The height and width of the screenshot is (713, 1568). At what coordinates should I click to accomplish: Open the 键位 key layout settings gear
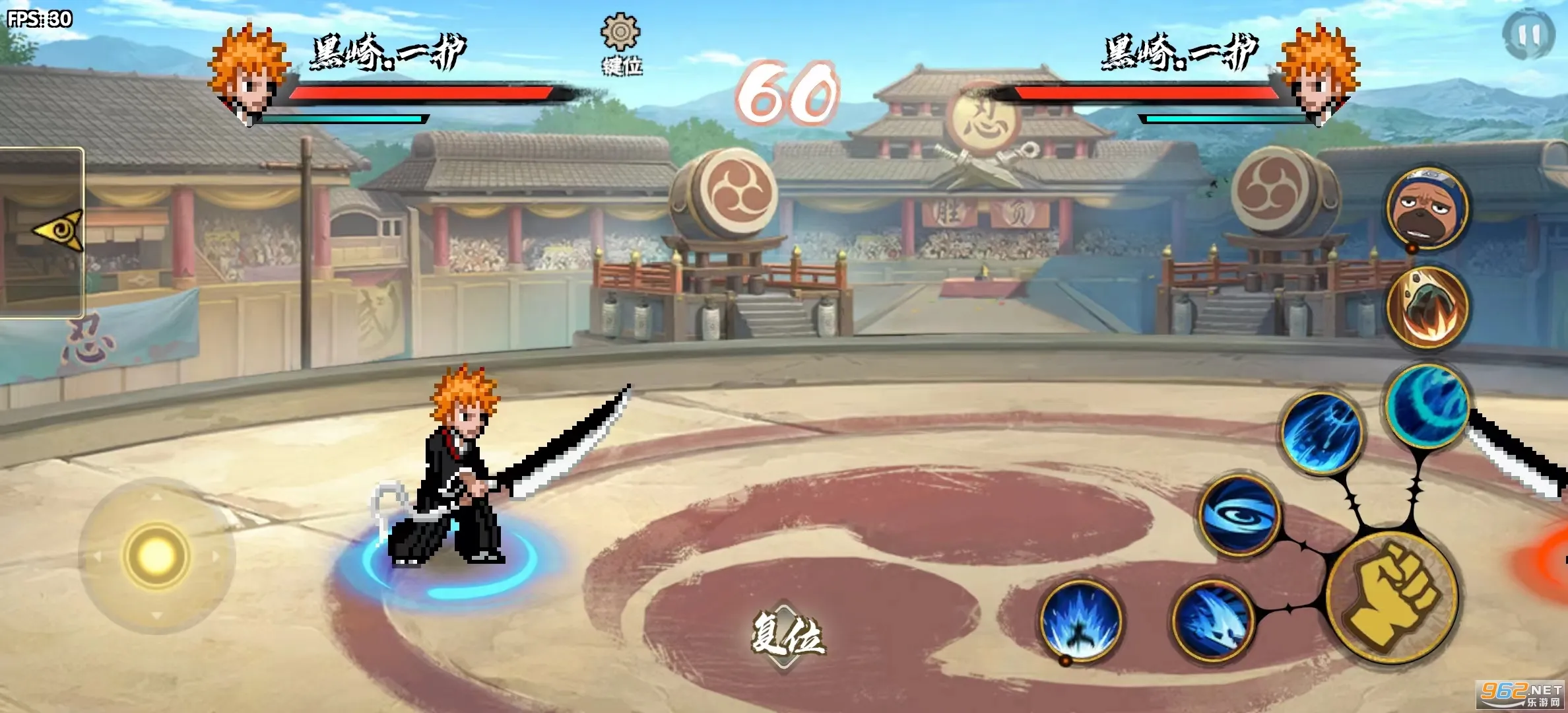(x=620, y=34)
